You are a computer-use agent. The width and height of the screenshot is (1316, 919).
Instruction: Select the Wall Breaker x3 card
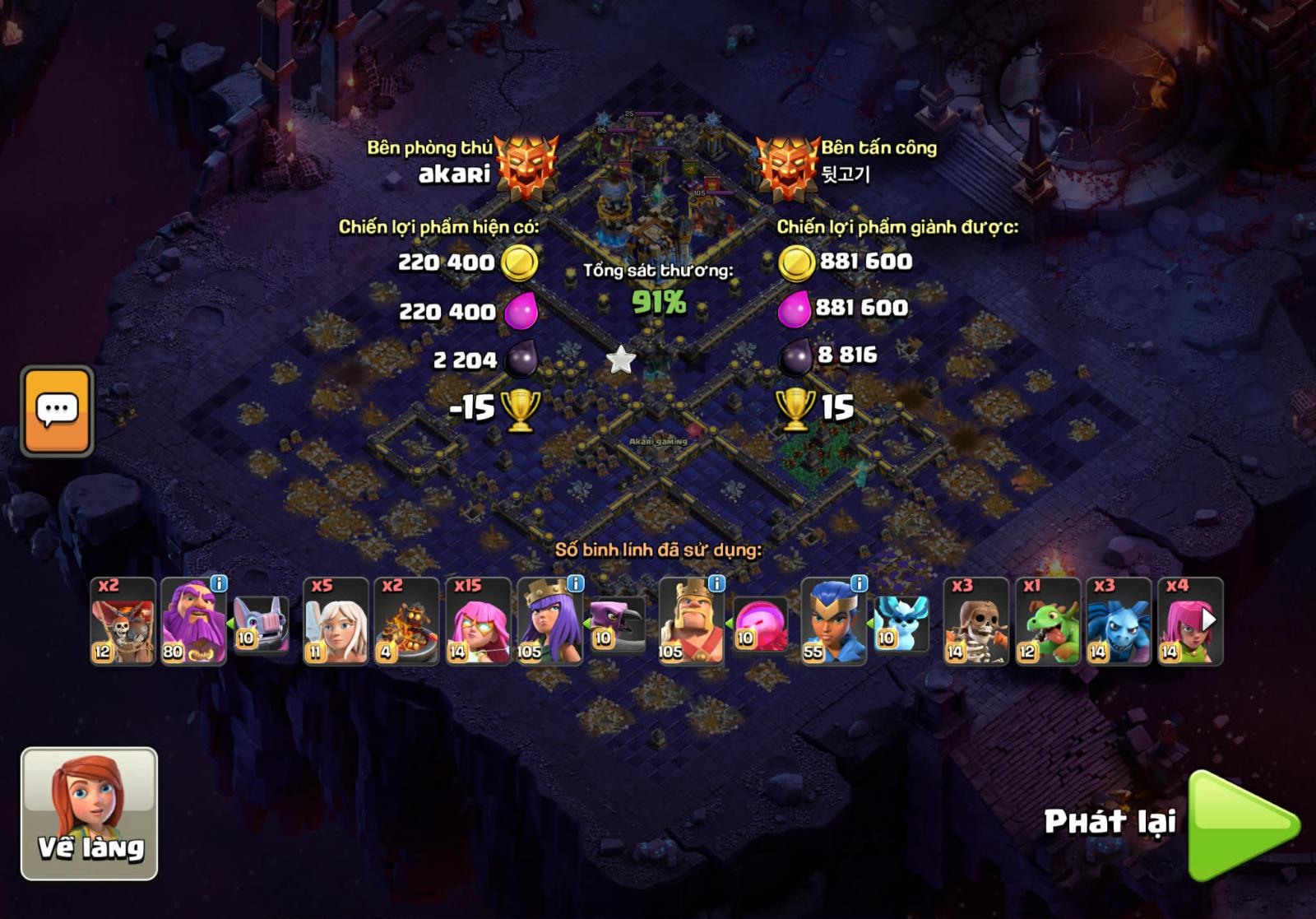pos(975,622)
